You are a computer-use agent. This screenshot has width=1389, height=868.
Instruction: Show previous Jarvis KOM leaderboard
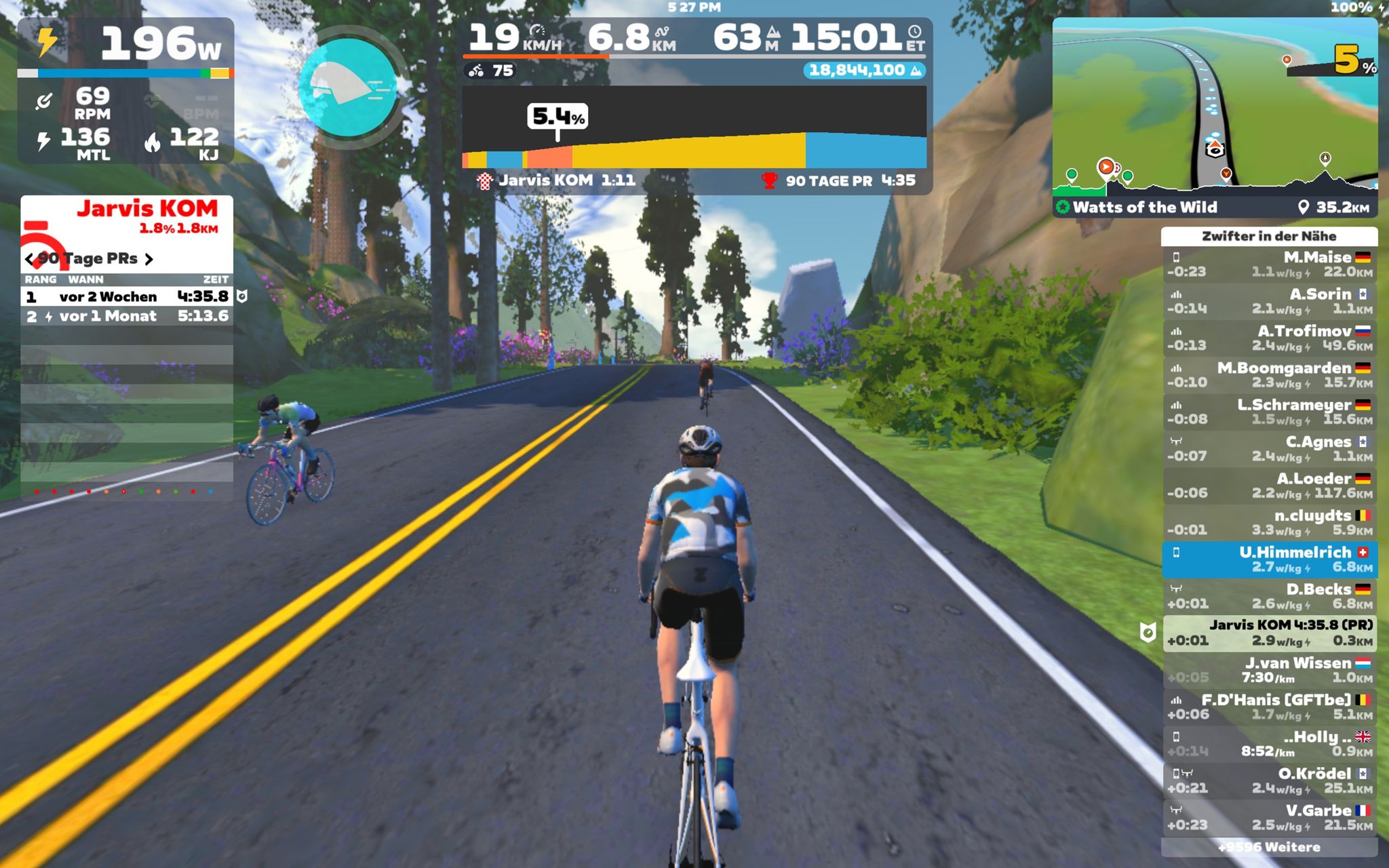[x=30, y=259]
